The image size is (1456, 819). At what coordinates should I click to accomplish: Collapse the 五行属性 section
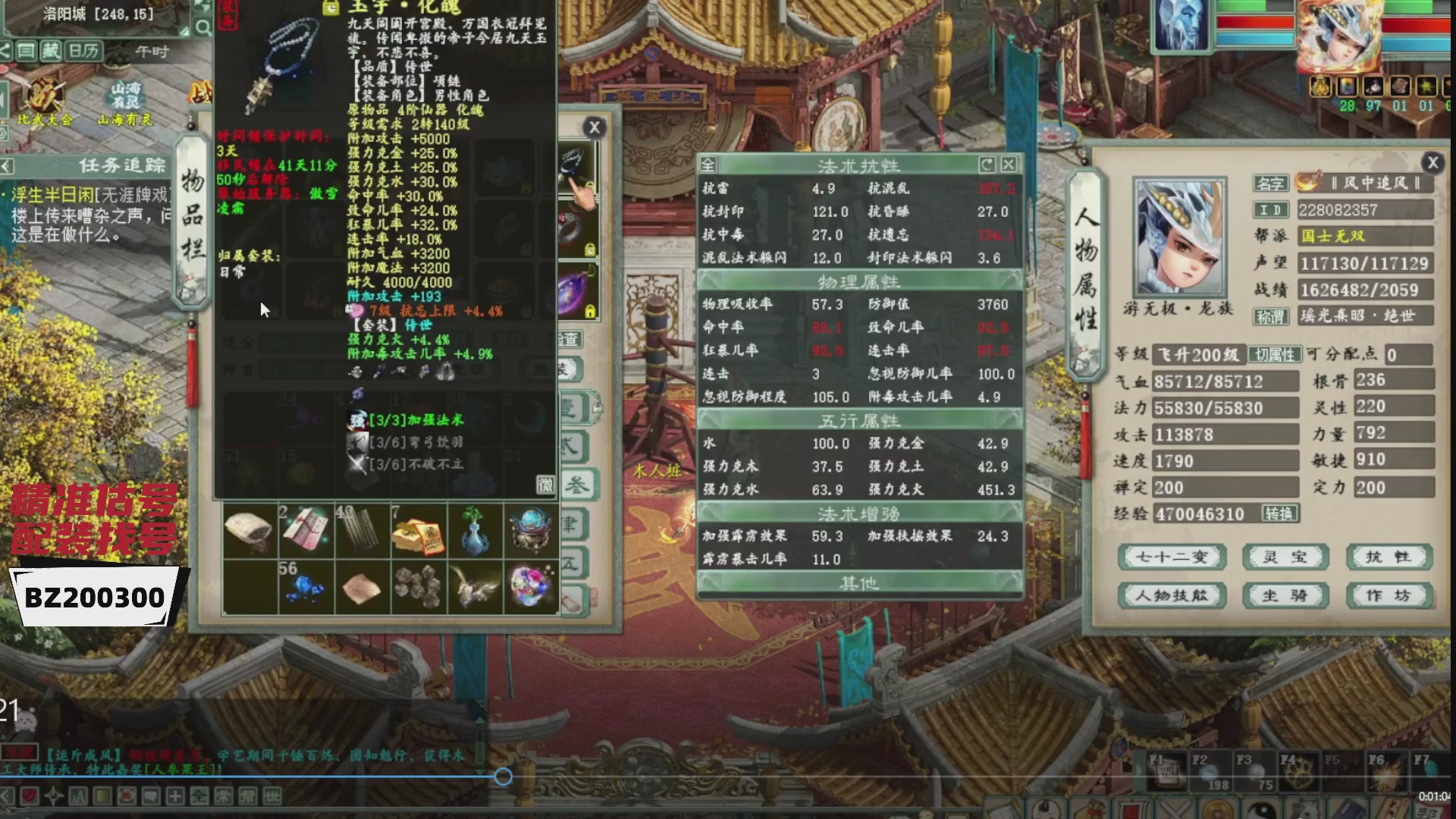[859, 419]
